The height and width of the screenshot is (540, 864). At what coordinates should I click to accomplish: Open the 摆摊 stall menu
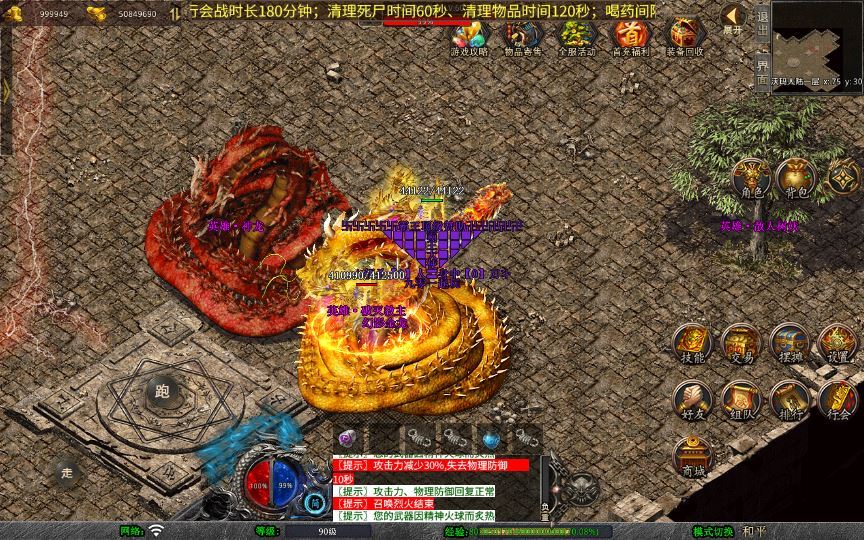[x=790, y=345]
